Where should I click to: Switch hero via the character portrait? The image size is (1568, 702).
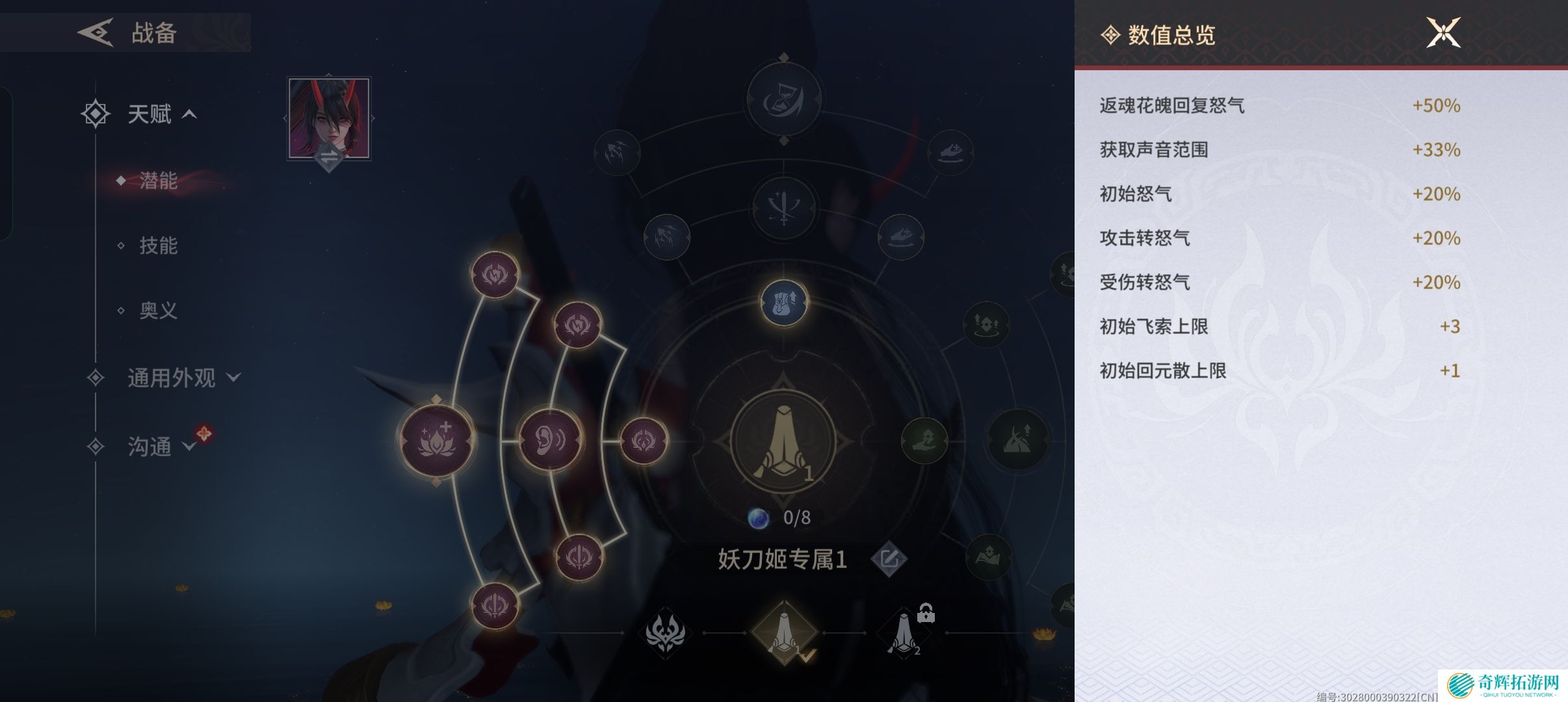pyautogui.click(x=329, y=118)
